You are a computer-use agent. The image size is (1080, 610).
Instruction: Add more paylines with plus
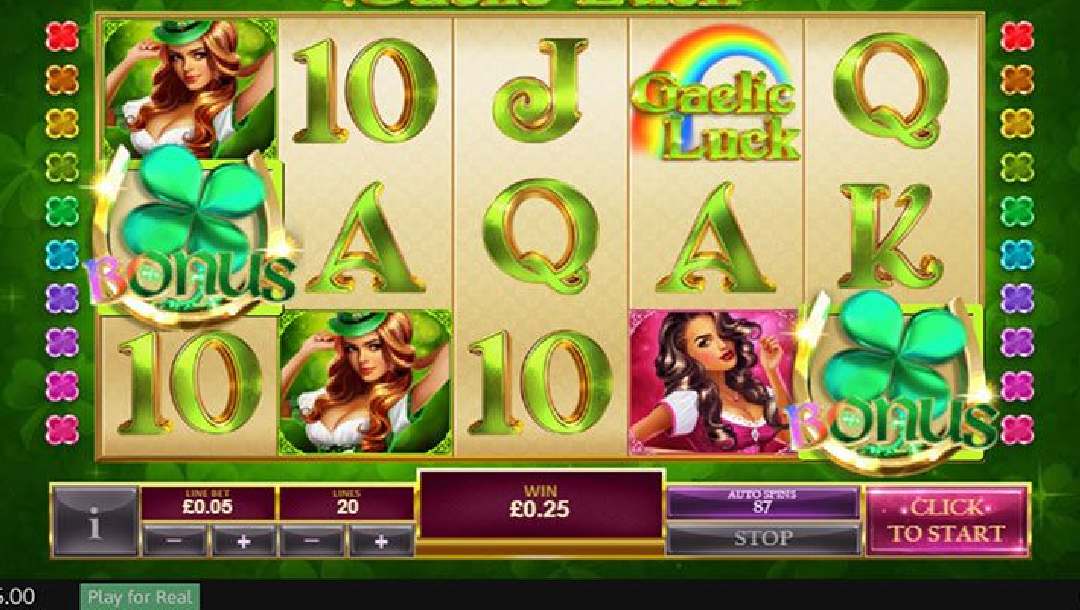tap(381, 541)
